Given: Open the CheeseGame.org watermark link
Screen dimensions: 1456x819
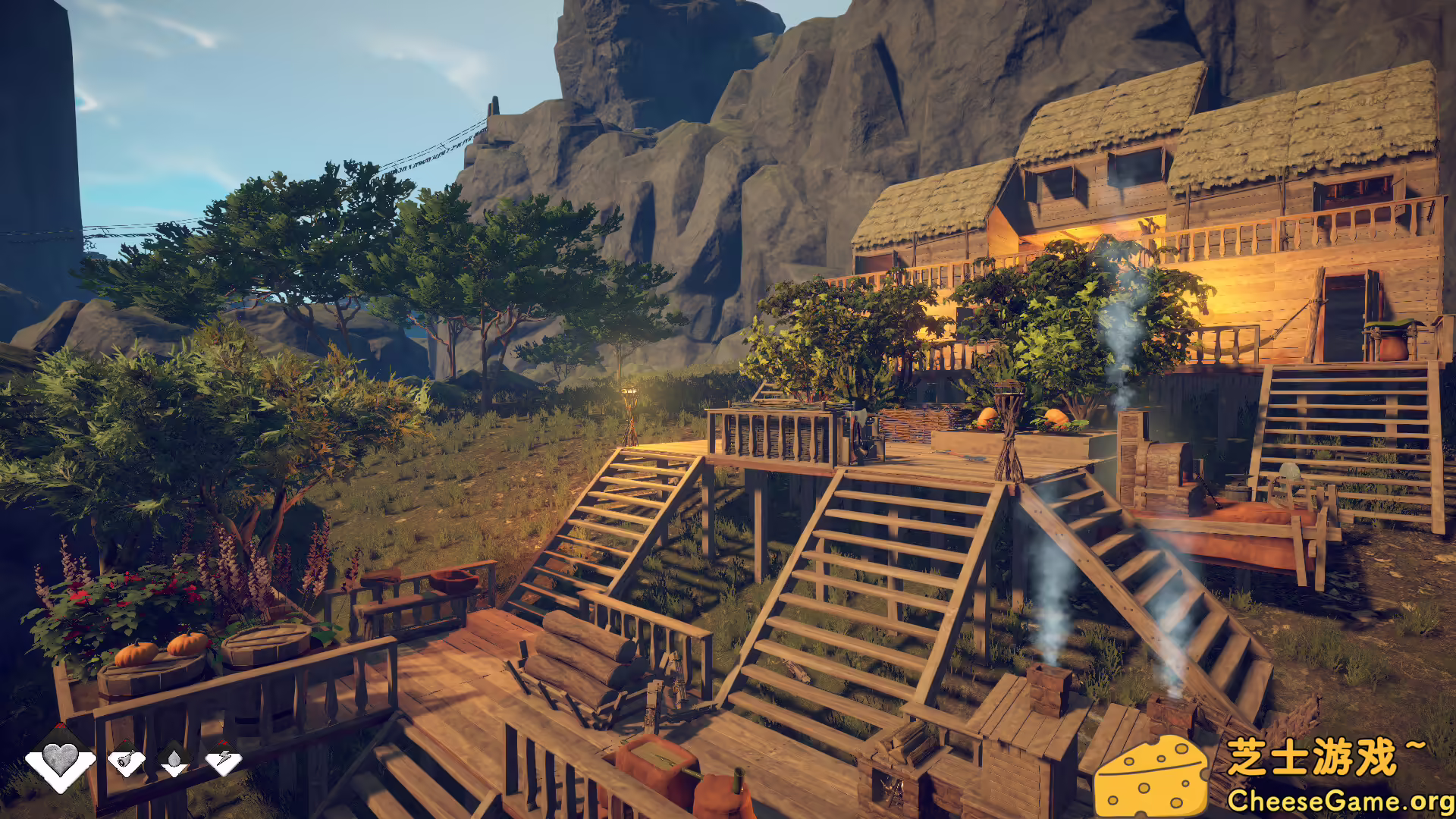Looking at the screenshot, I should tap(1339, 801).
